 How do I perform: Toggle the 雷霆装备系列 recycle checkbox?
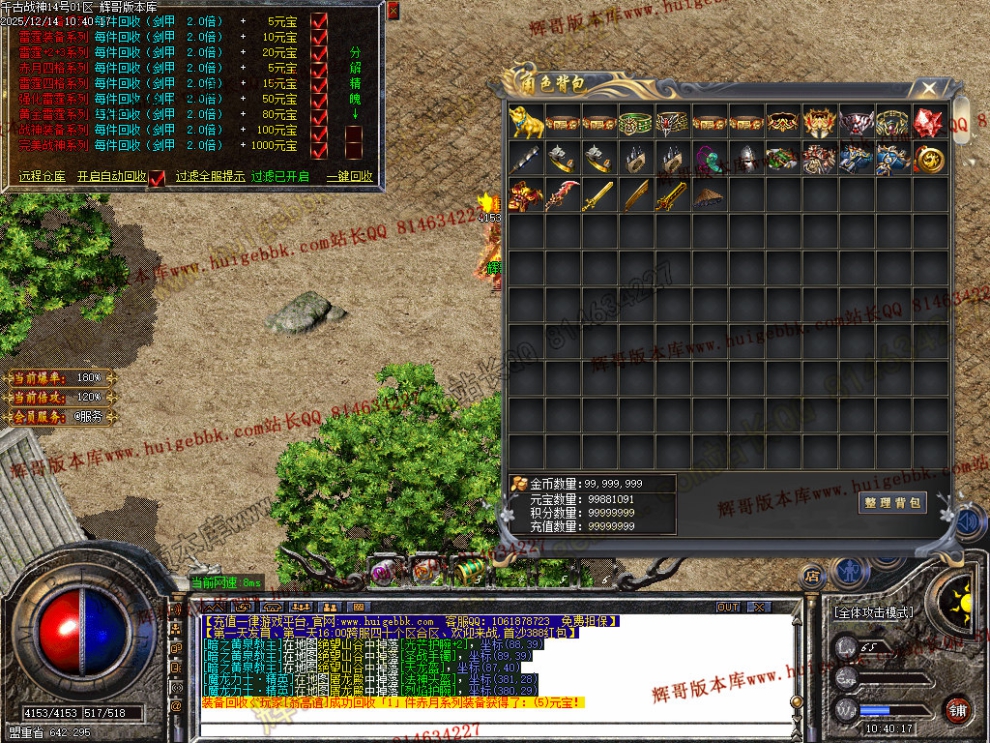click(x=319, y=37)
